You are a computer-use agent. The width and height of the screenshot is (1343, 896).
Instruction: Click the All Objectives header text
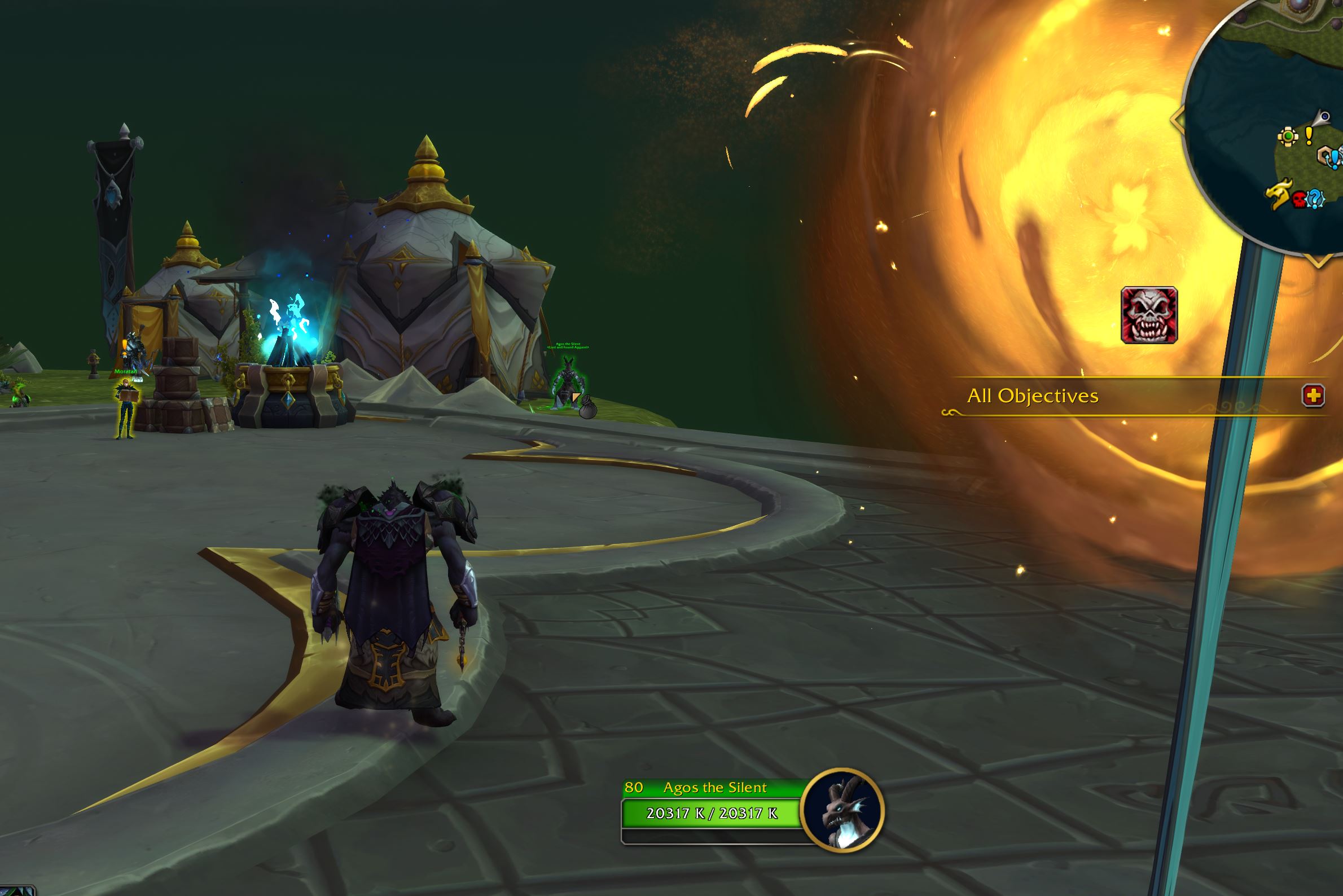tap(1033, 396)
